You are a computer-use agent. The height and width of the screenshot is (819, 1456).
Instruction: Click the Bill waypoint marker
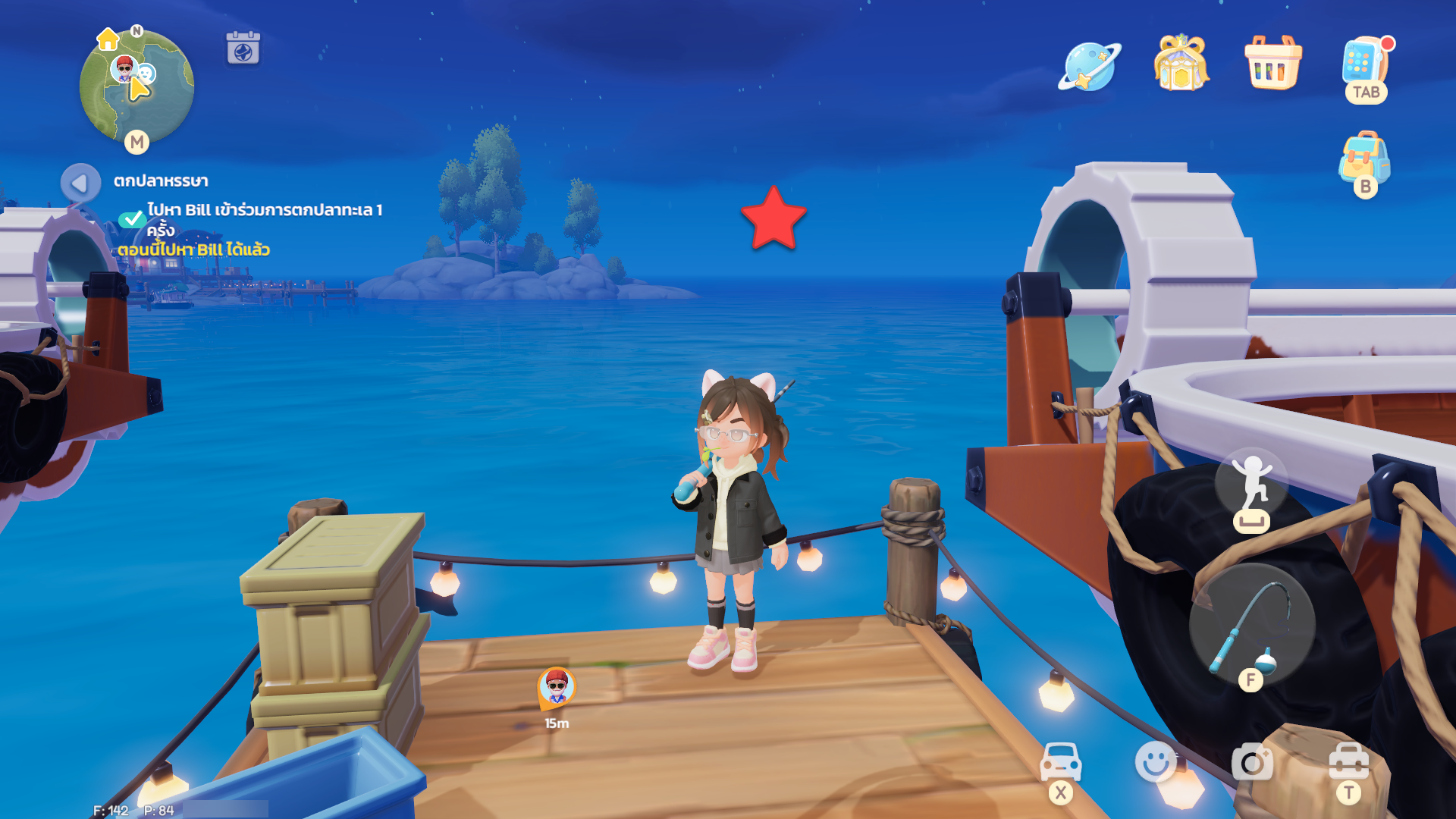pyautogui.click(x=557, y=687)
